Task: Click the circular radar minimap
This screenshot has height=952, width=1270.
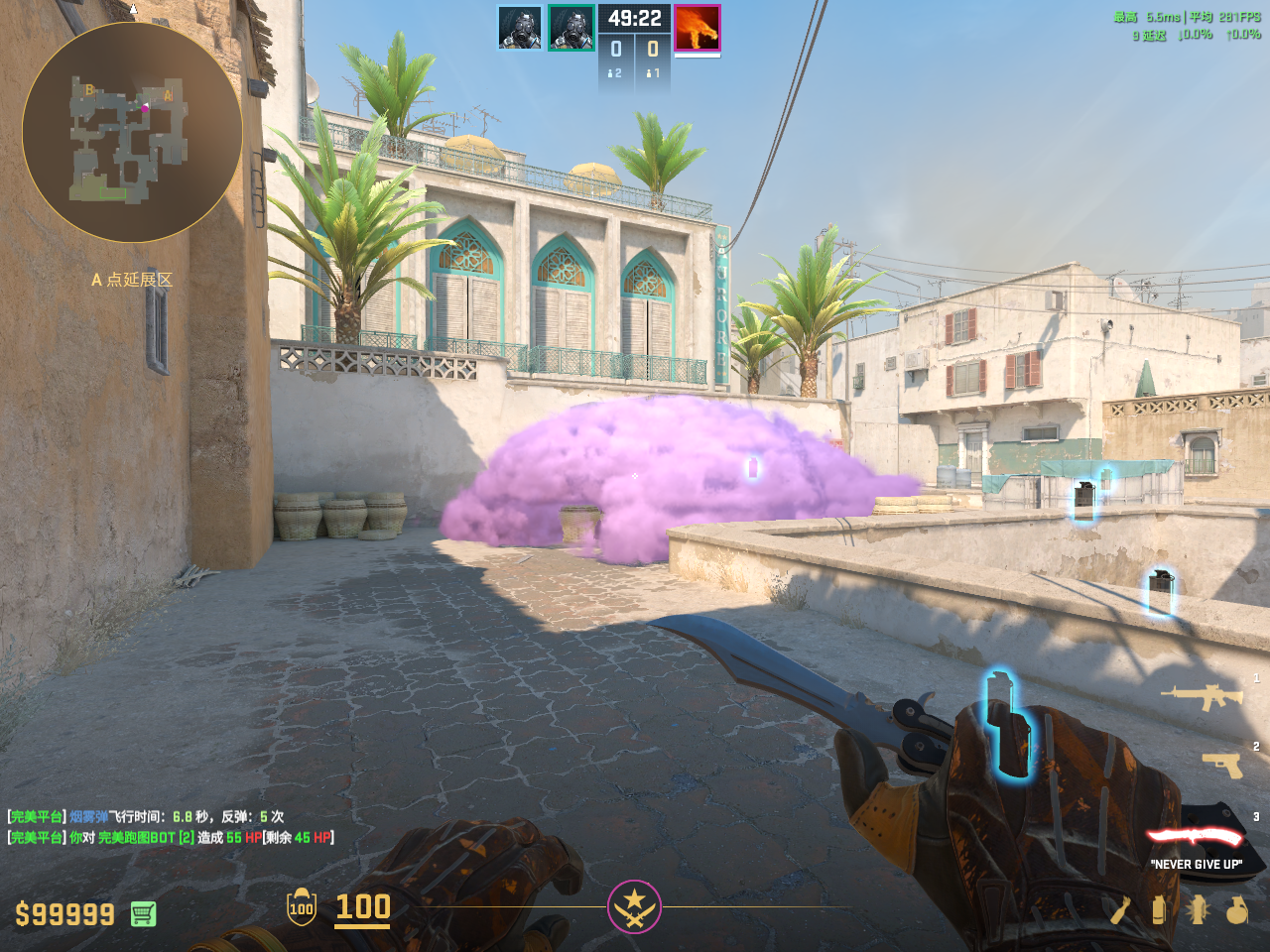Action: click(132, 132)
